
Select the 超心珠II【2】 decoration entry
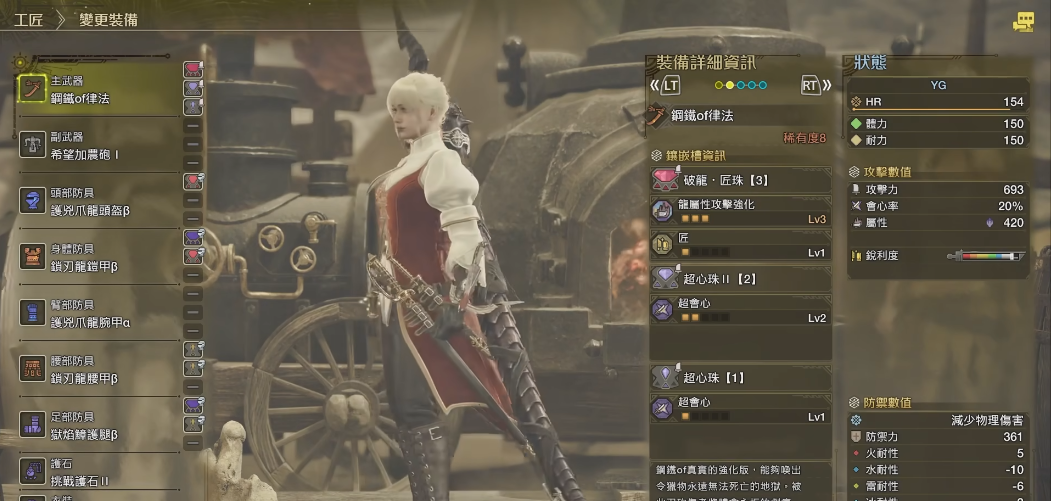740,279
